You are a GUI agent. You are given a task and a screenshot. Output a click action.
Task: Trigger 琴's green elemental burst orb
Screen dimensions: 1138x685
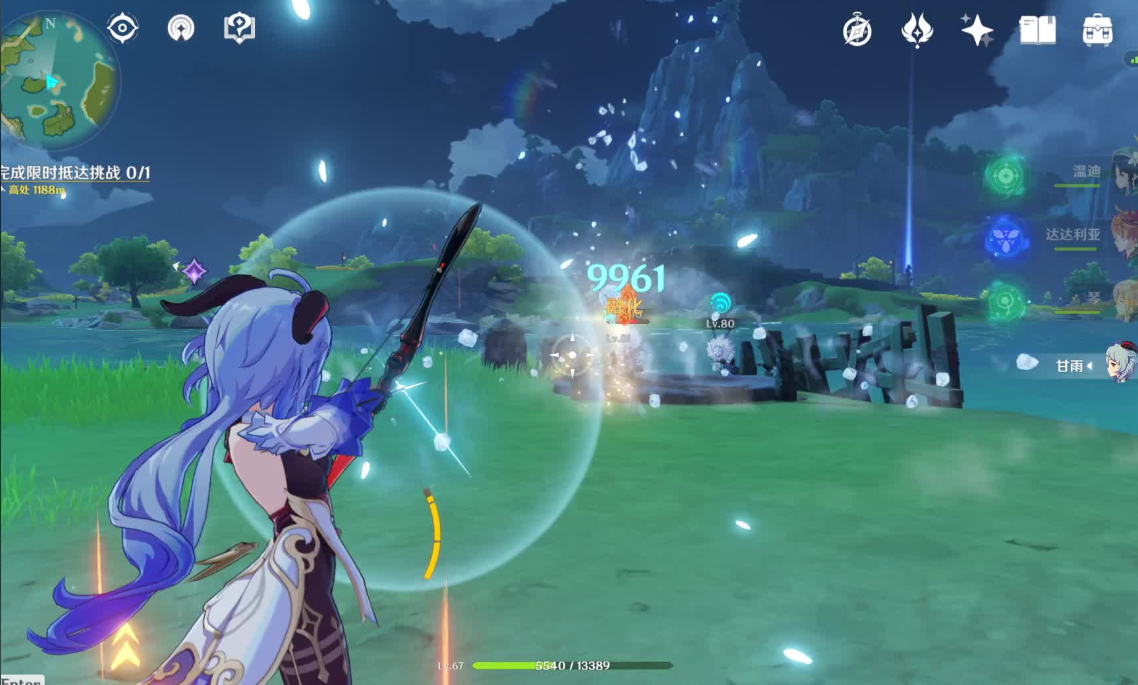pyautogui.click(x=1005, y=300)
